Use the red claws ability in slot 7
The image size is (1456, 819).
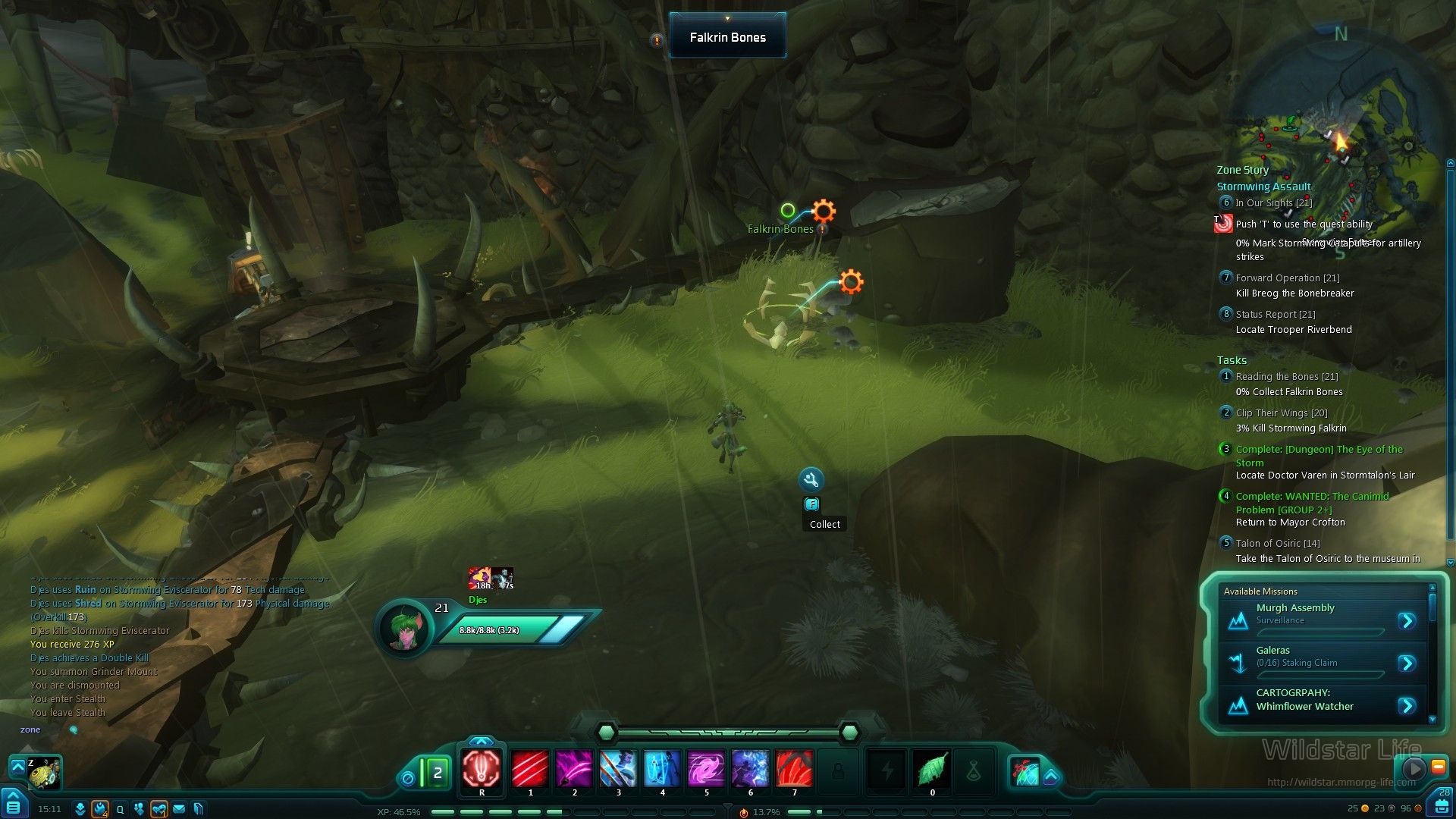(794, 769)
